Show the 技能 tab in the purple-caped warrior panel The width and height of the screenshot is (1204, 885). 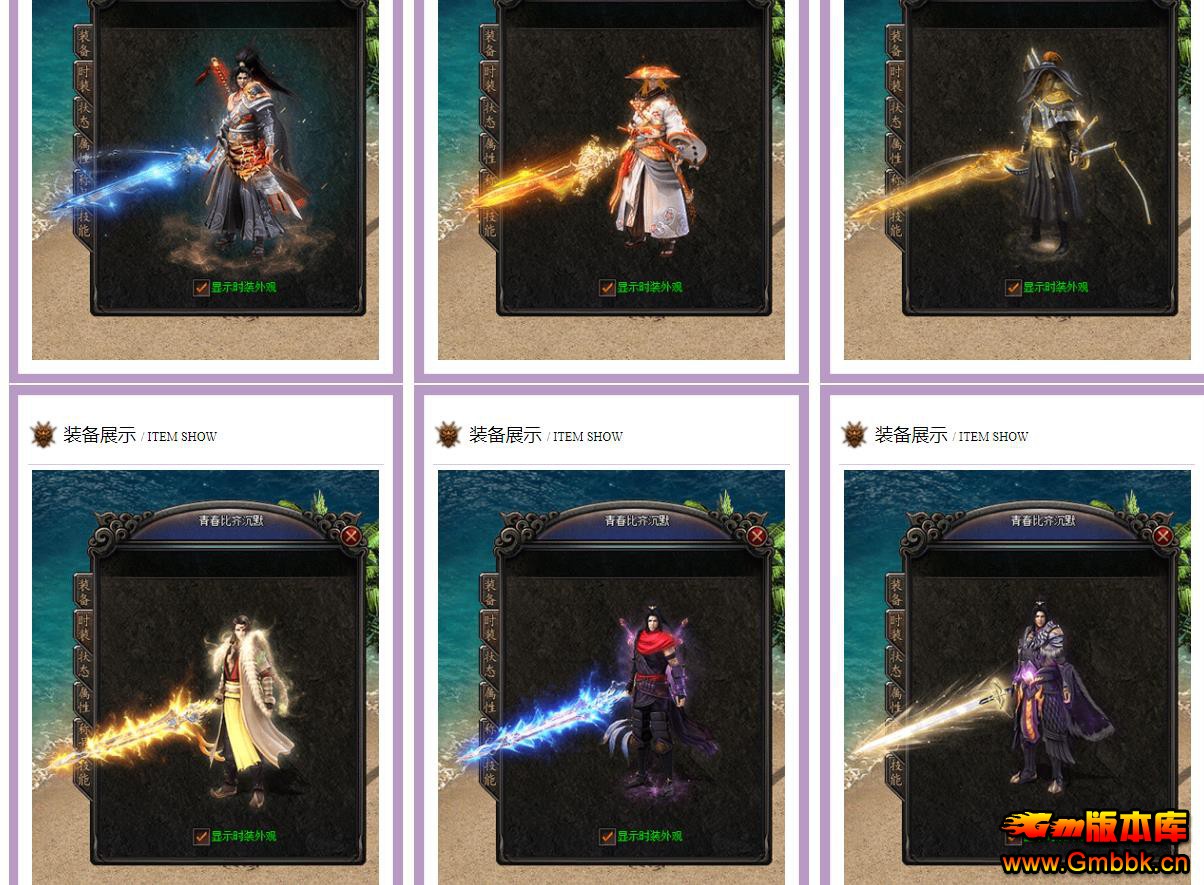(x=896, y=768)
